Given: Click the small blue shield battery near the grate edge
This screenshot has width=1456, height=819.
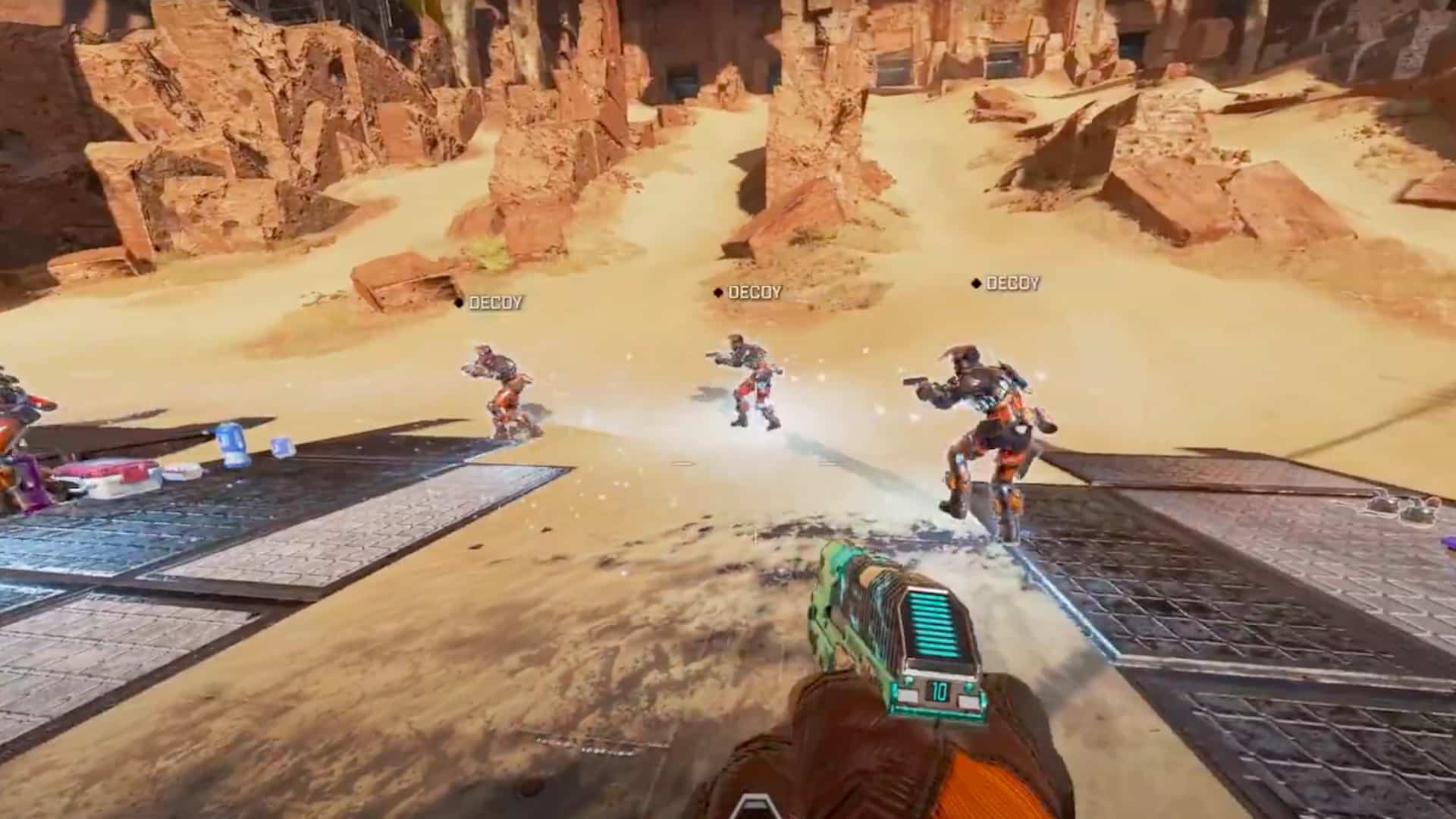Looking at the screenshot, I should [x=282, y=447].
